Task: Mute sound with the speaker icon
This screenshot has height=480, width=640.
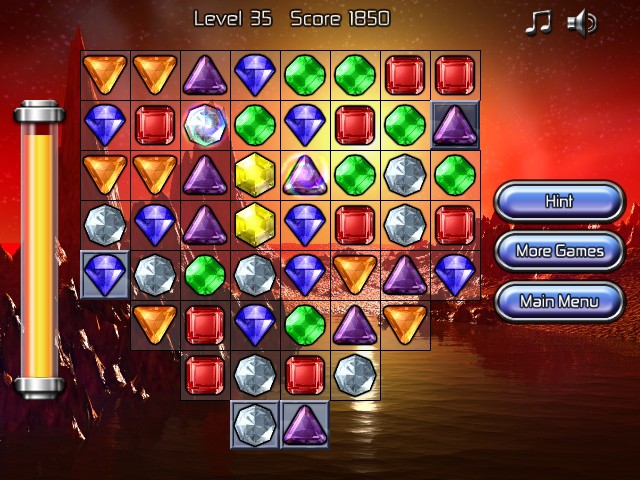Action: [x=581, y=22]
